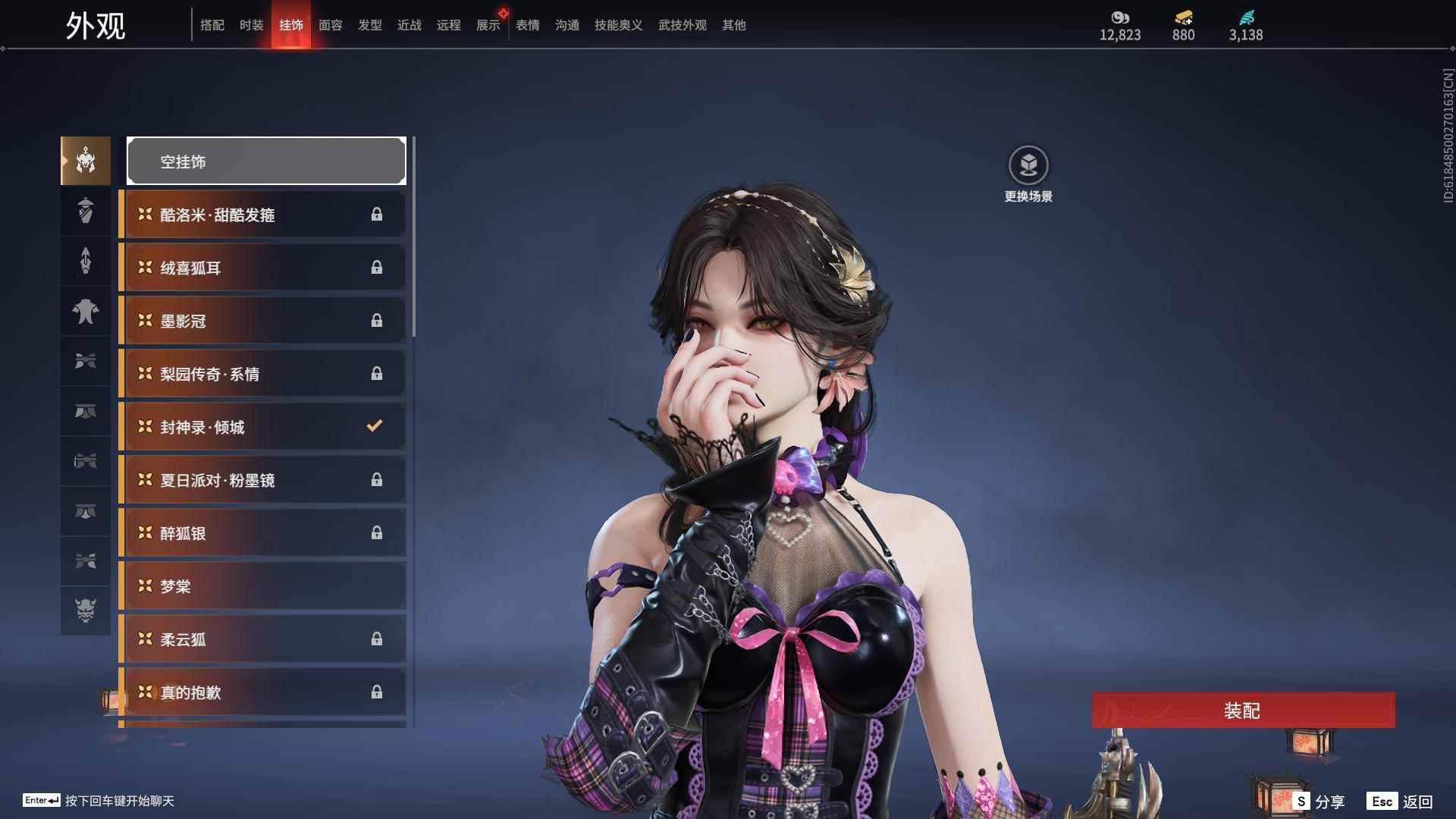Select the oni mask category icon

pyautogui.click(x=86, y=610)
